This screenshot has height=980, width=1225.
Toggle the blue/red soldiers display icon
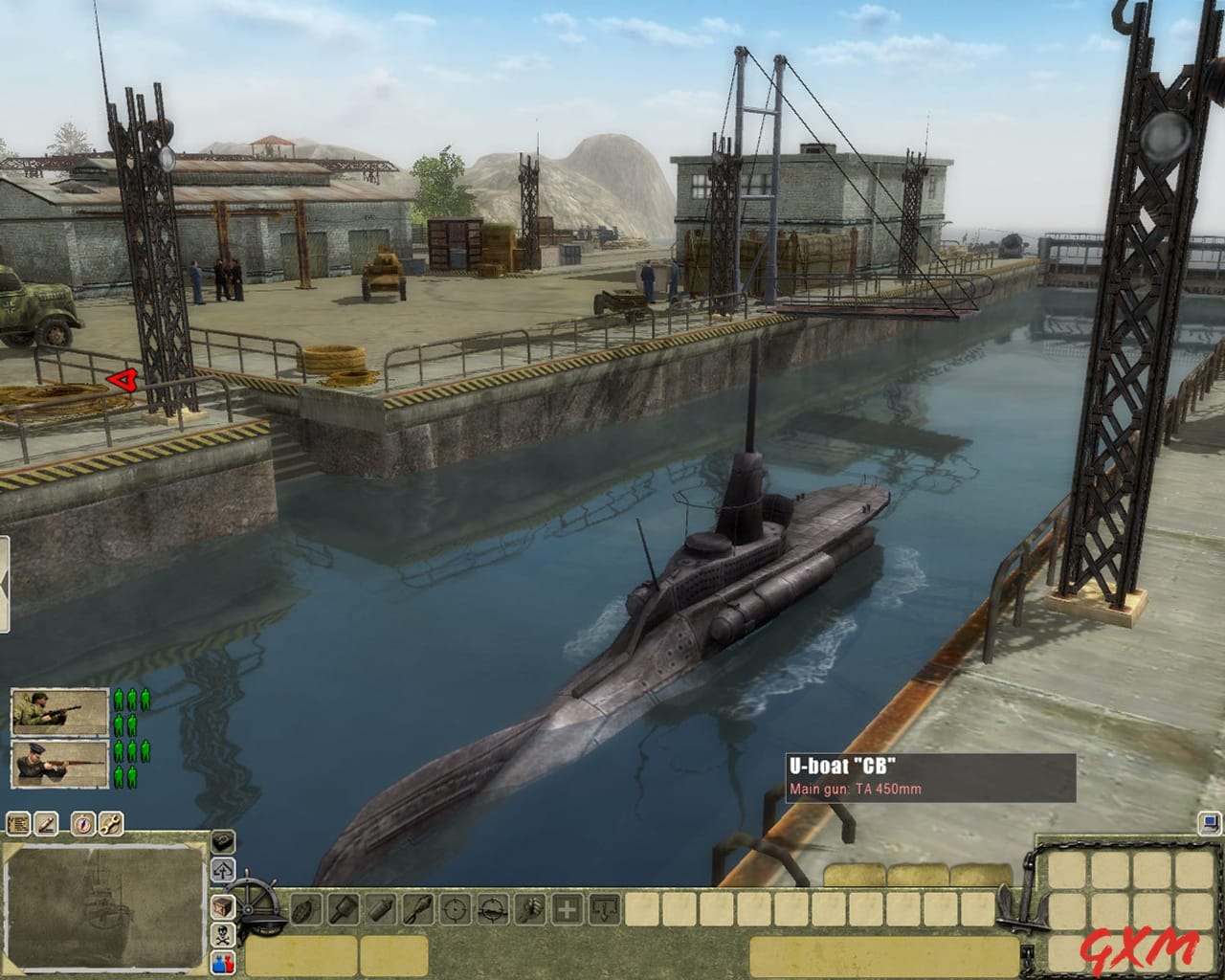(x=222, y=963)
